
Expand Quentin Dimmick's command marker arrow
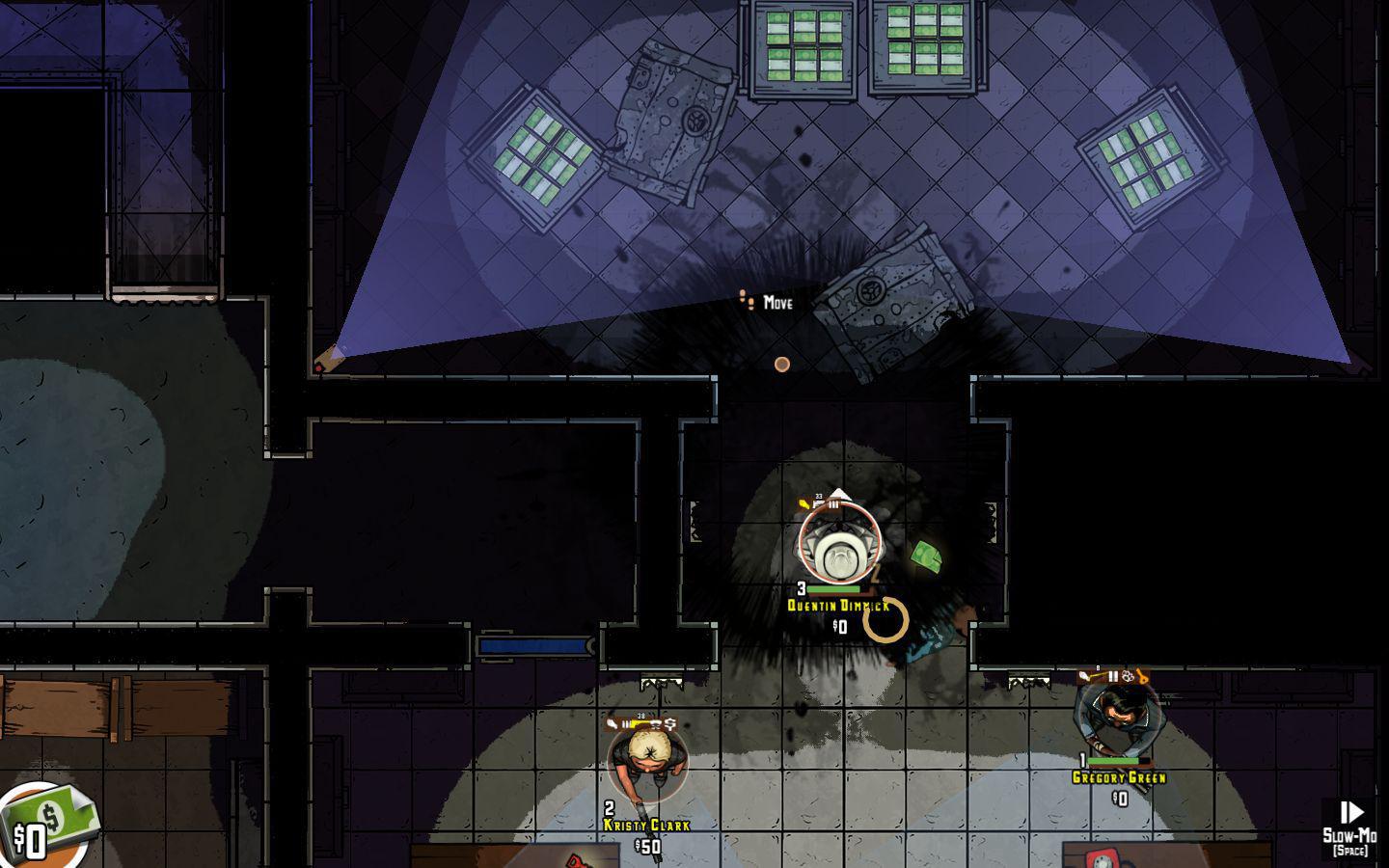840,492
